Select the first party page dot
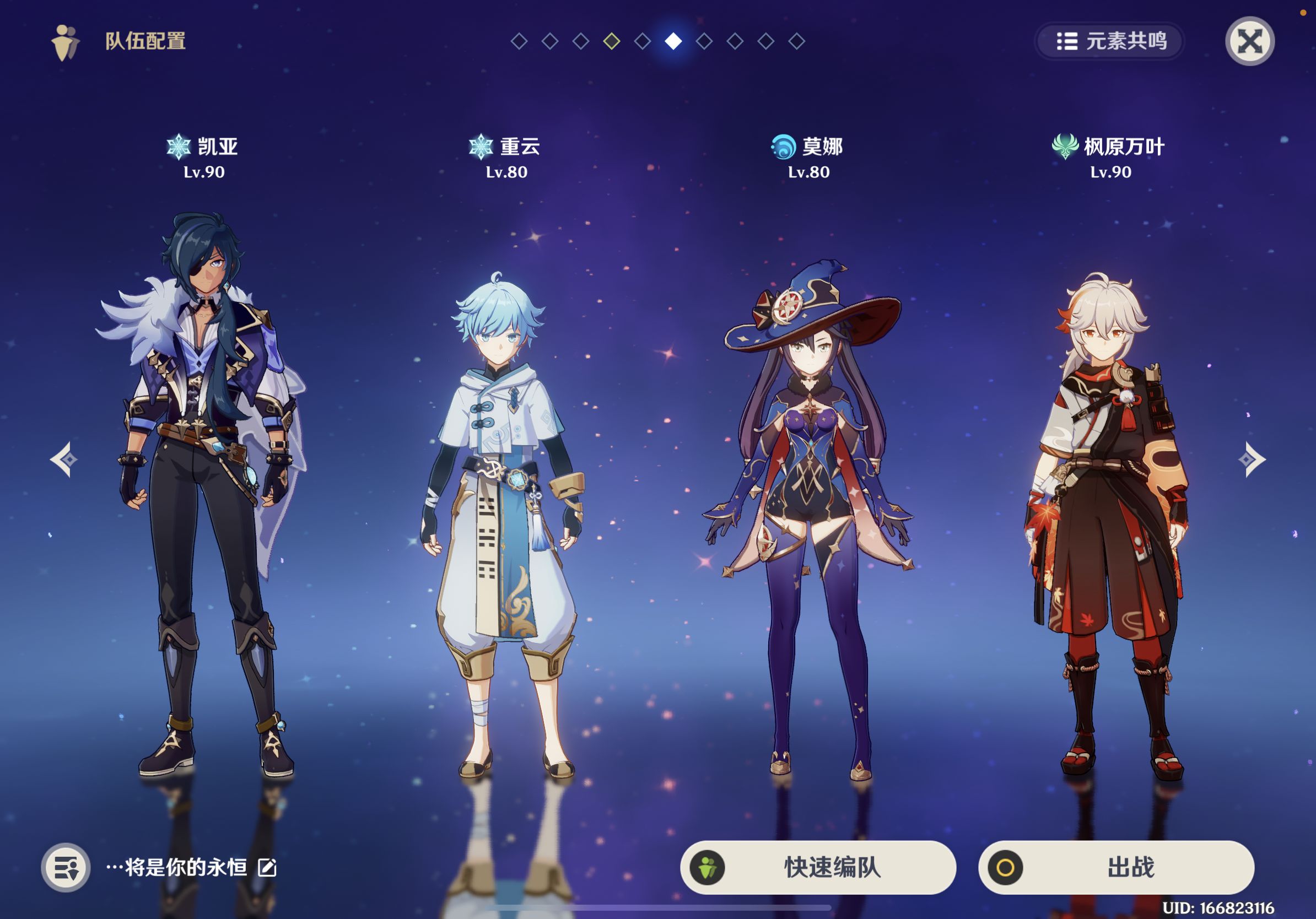The image size is (1316, 919). [x=519, y=41]
